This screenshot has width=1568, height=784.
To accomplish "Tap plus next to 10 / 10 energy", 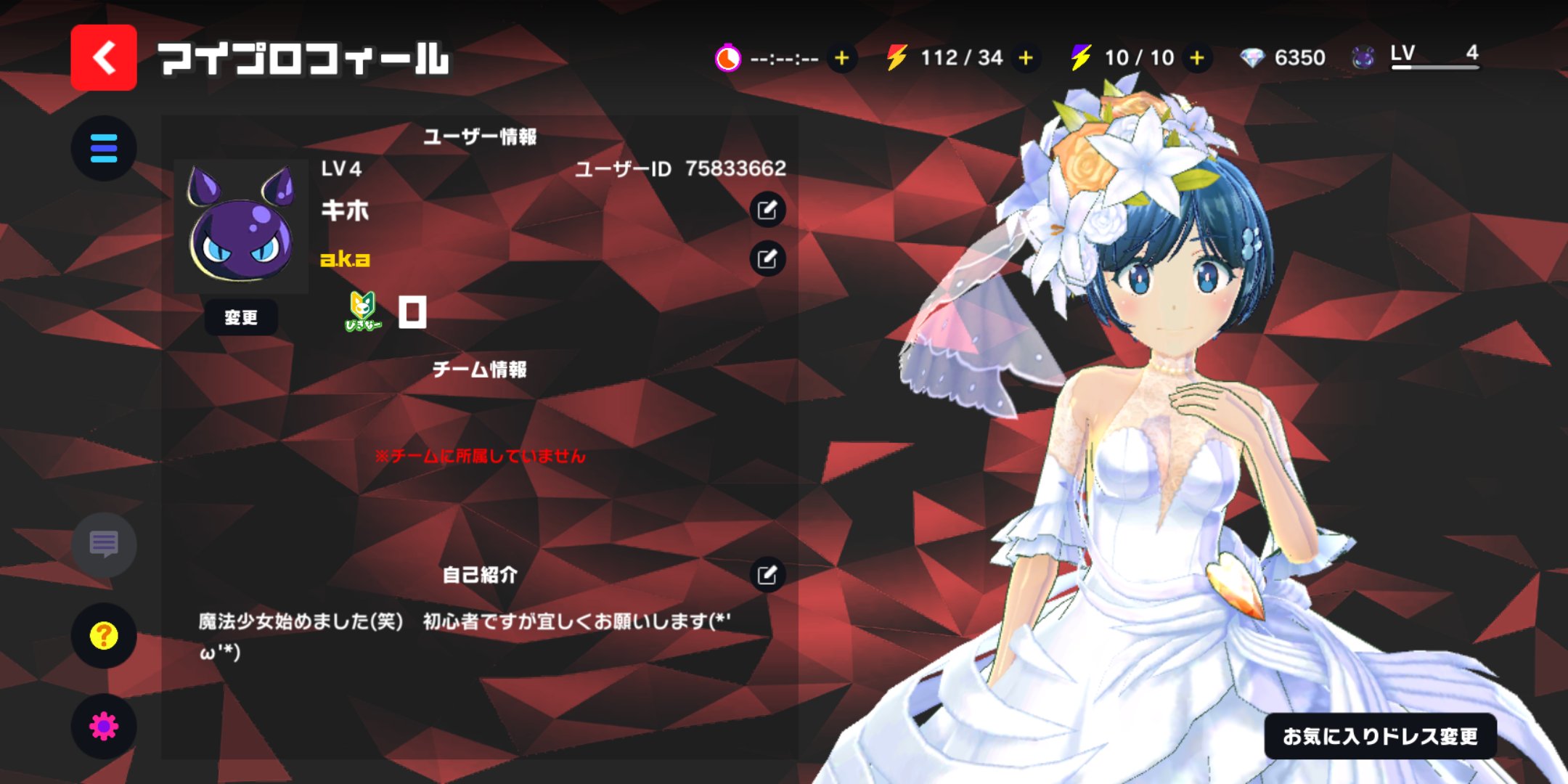I will 1196,58.
